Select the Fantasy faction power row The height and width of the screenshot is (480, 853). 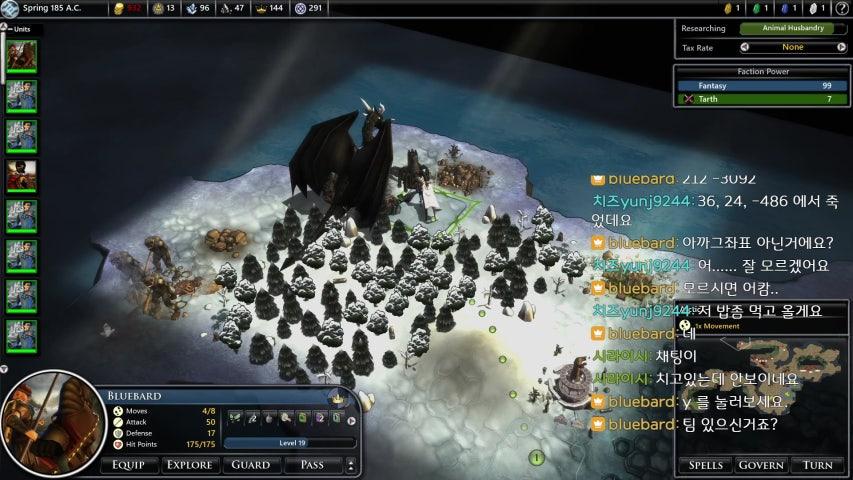point(762,86)
